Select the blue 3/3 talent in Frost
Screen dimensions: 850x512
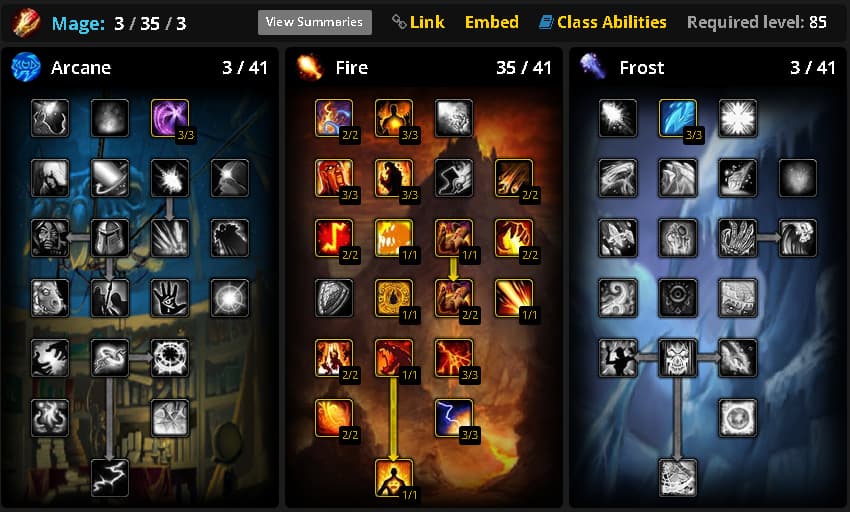678,118
